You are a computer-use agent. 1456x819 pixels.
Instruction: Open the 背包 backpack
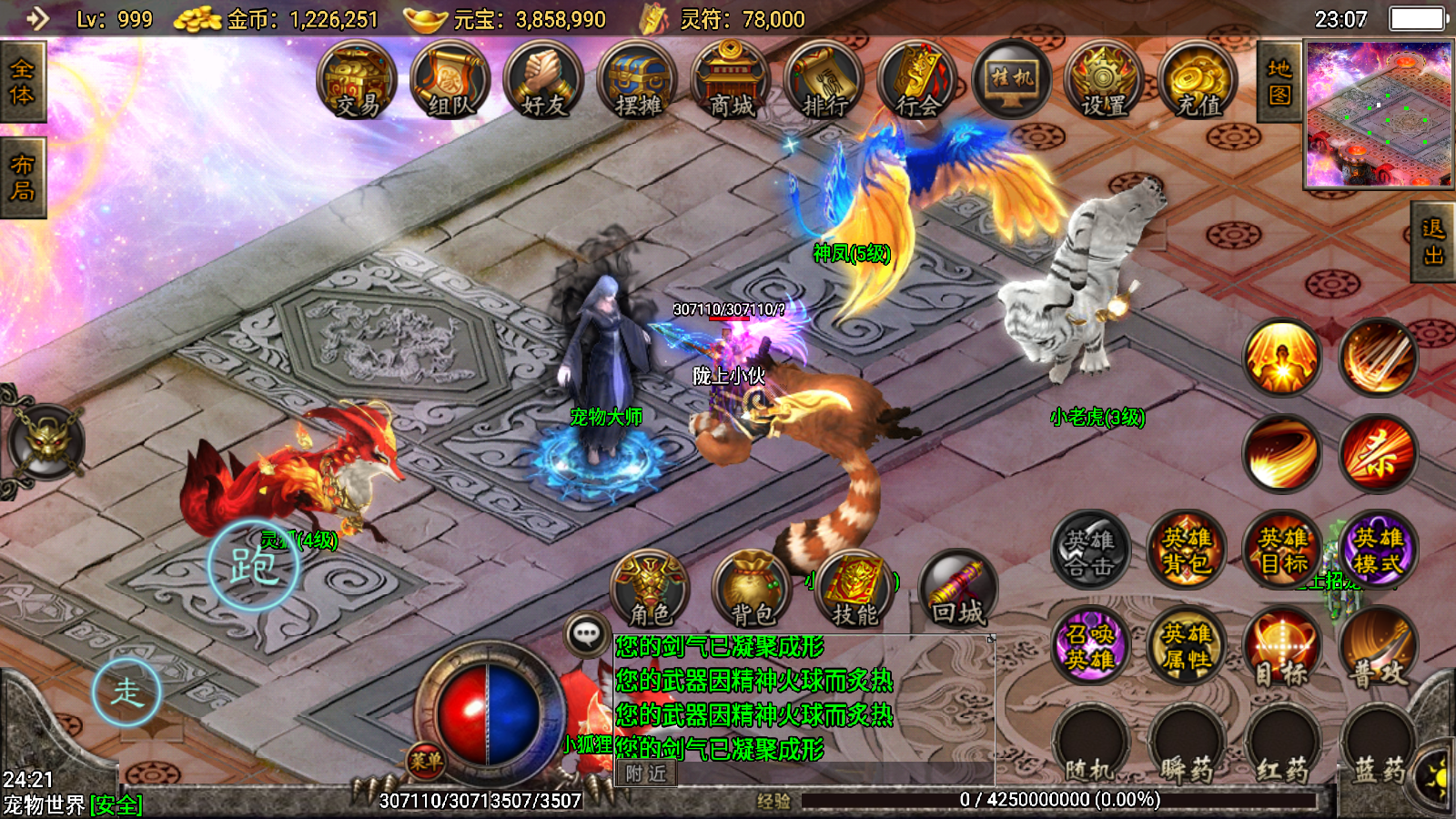click(753, 589)
